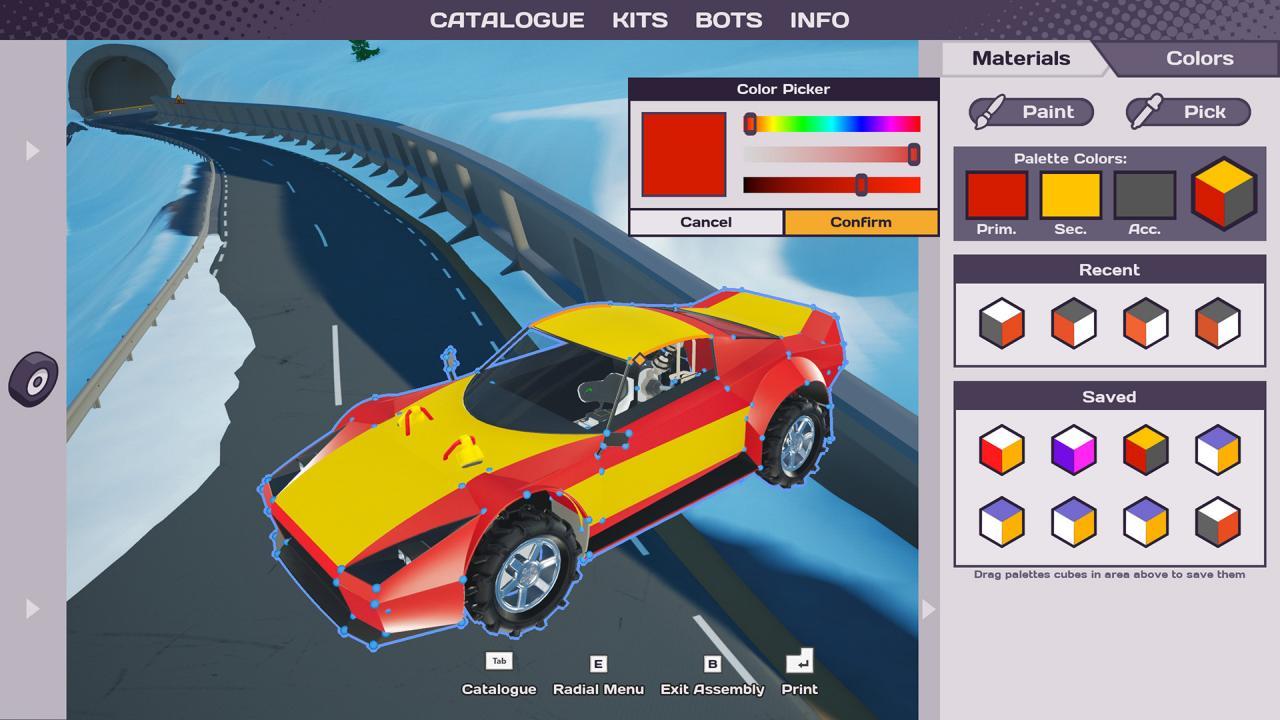Click the wheel icon on the left panel

pos(34,379)
